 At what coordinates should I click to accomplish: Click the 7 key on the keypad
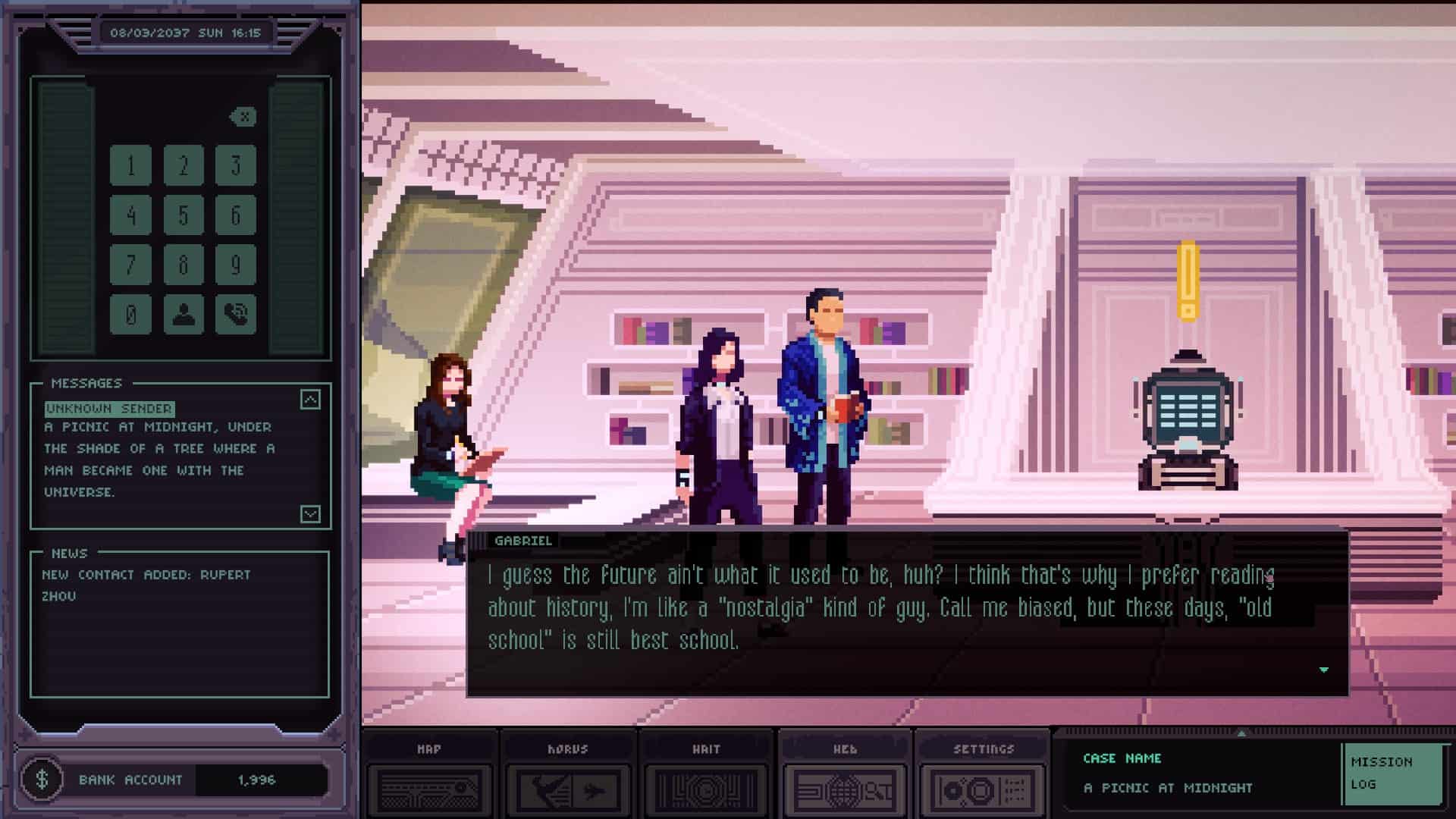pyautogui.click(x=130, y=265)
